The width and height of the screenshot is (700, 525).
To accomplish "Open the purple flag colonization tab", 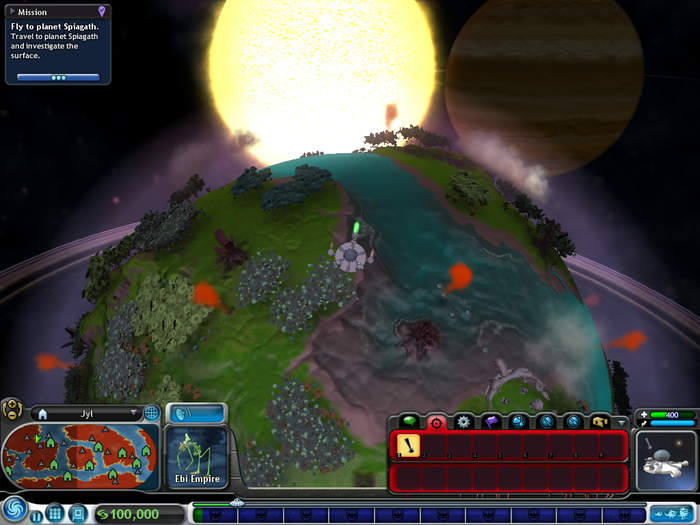I will [491, 422].
